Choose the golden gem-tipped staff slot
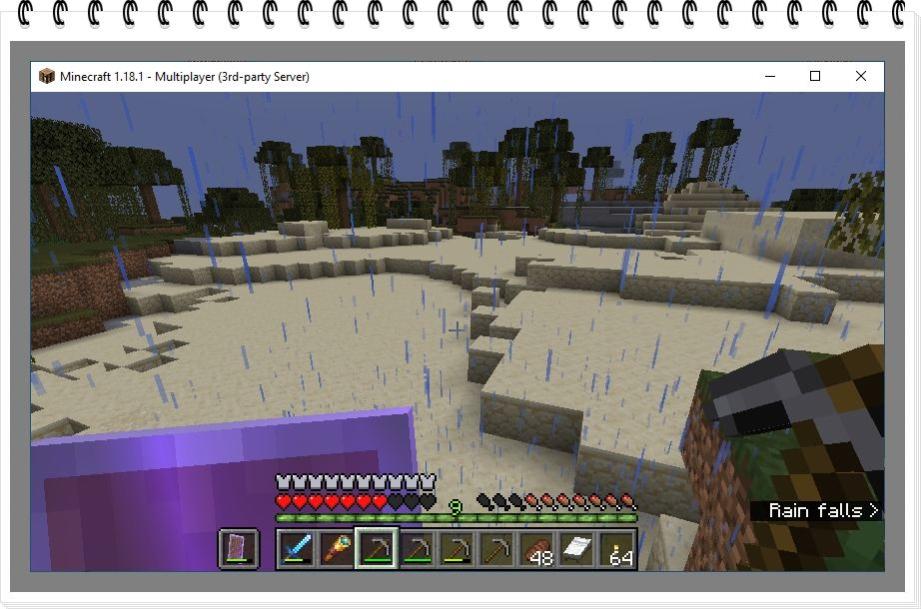This screenshot has width=921, height=609. pos(336,549)
